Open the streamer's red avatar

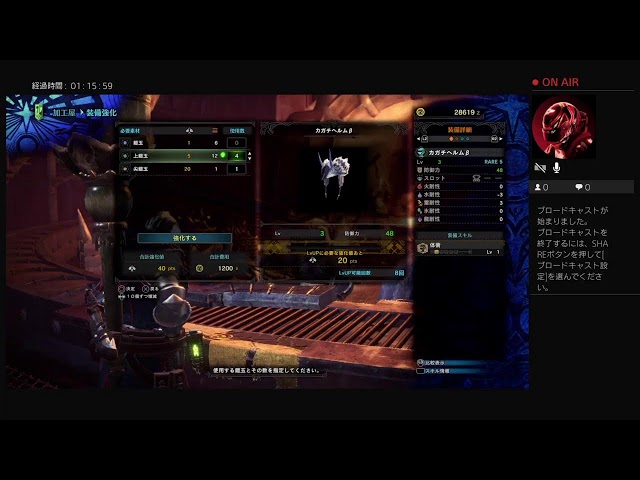563,127
